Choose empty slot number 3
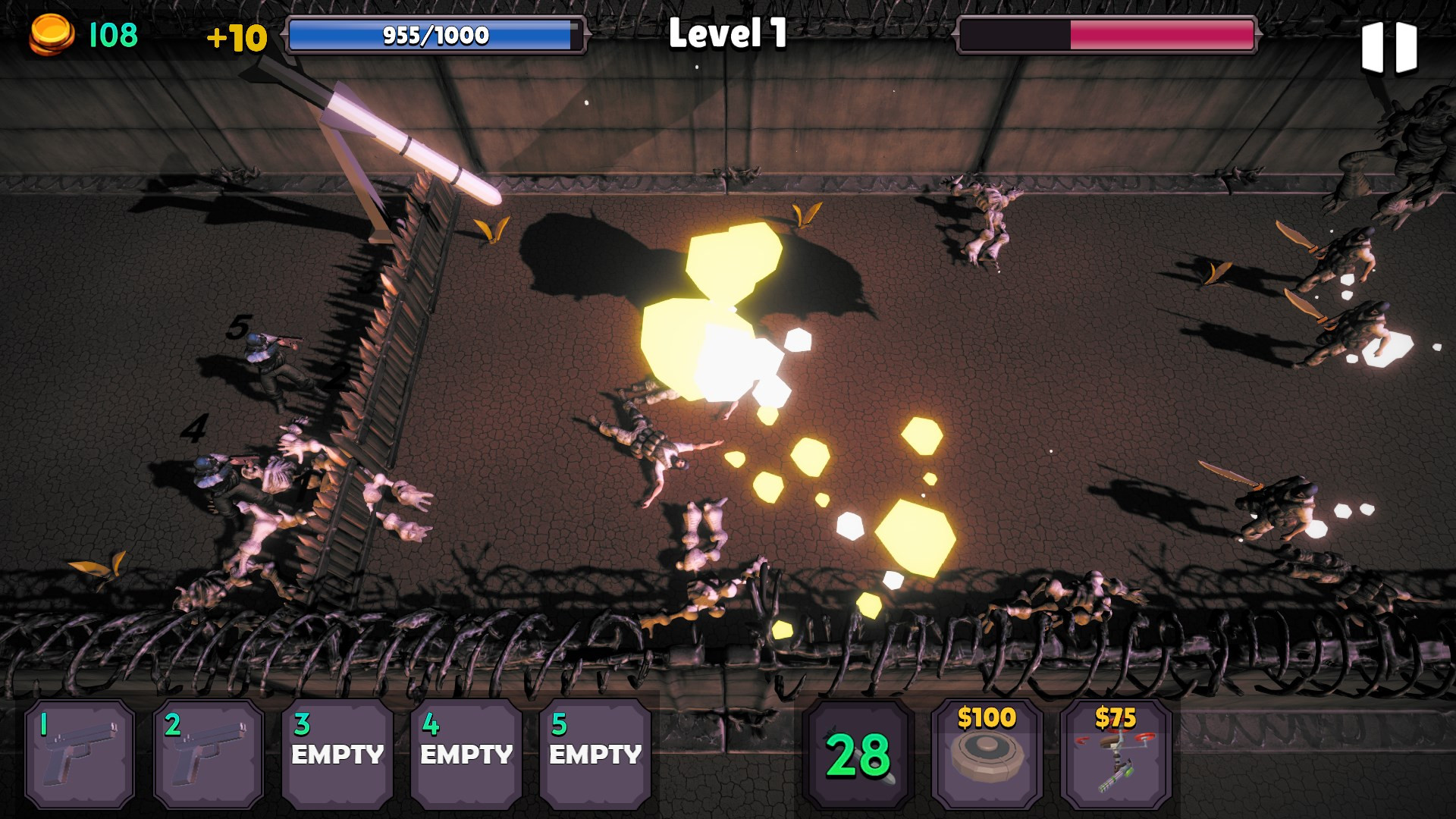 pyautogui.click(x=337, y=754)
